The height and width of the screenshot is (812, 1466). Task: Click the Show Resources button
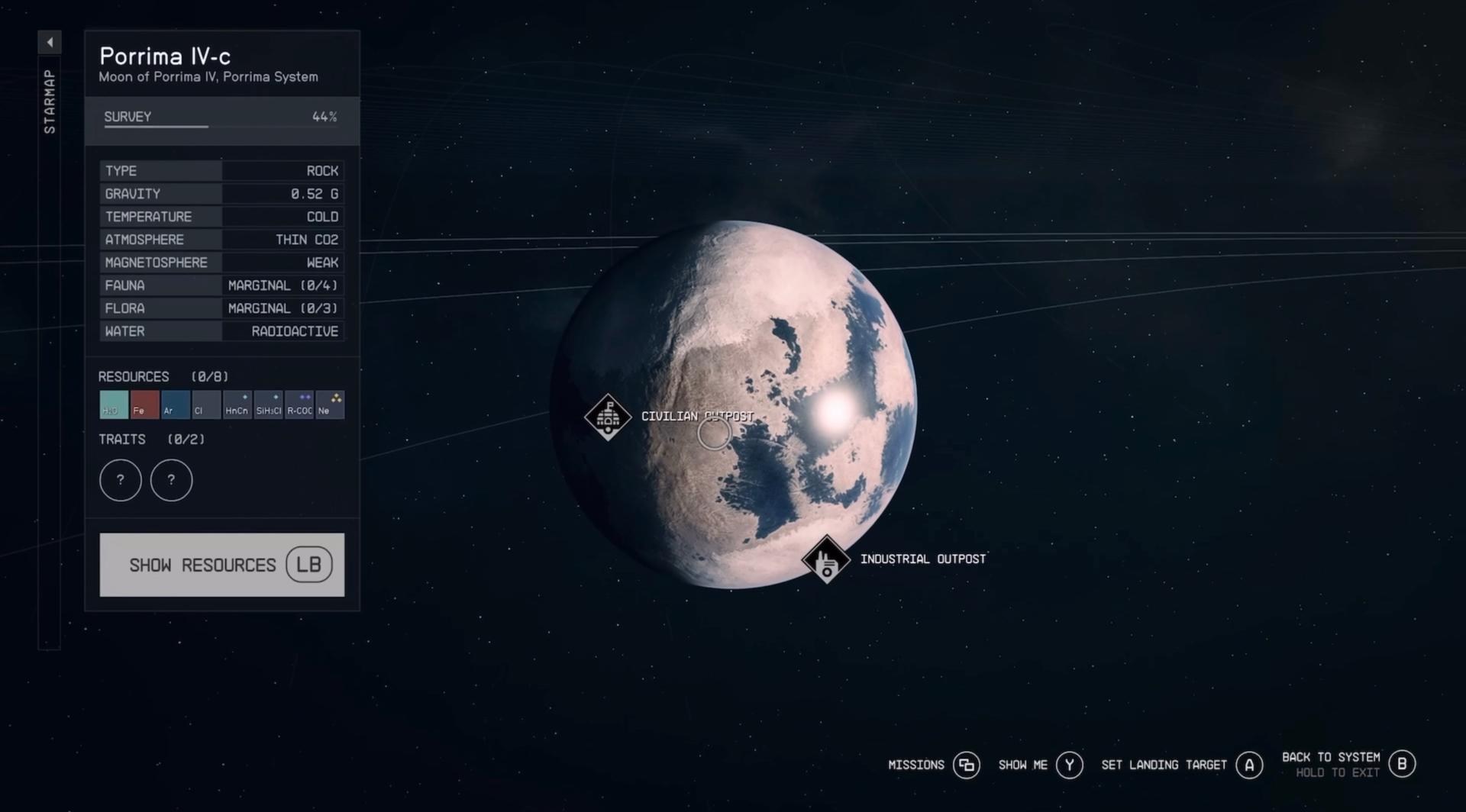(x=221, y=565)
